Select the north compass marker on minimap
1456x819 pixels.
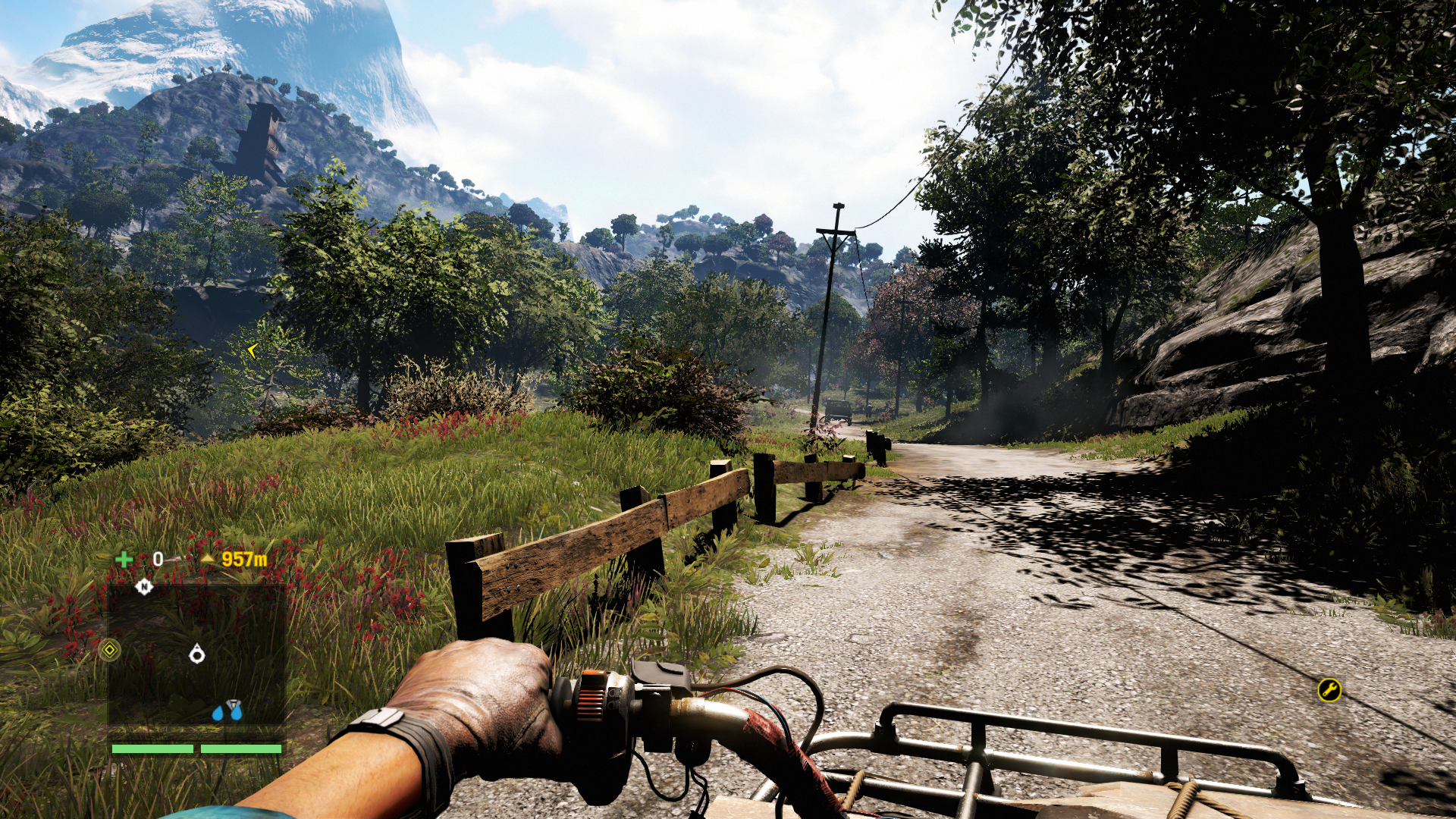click(x=144, y=586)
